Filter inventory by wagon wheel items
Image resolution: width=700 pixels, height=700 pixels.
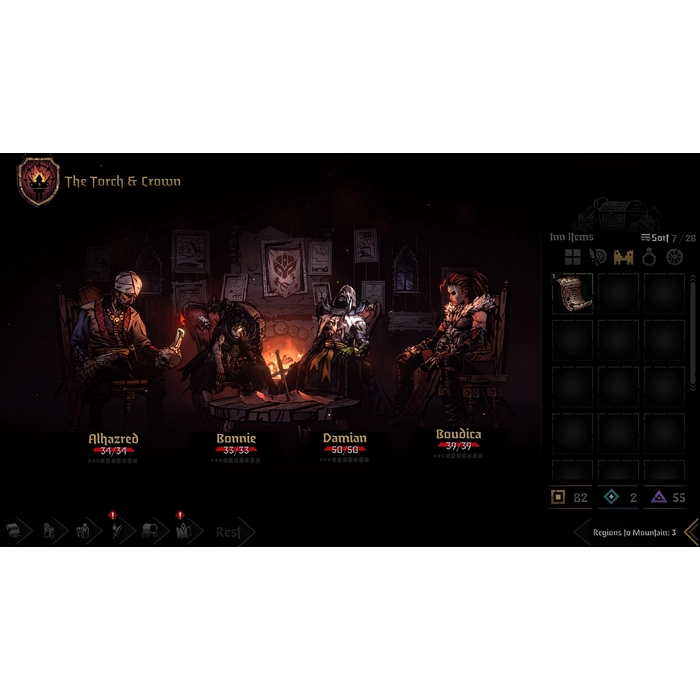pyautogui.click(x=674, y=258)
